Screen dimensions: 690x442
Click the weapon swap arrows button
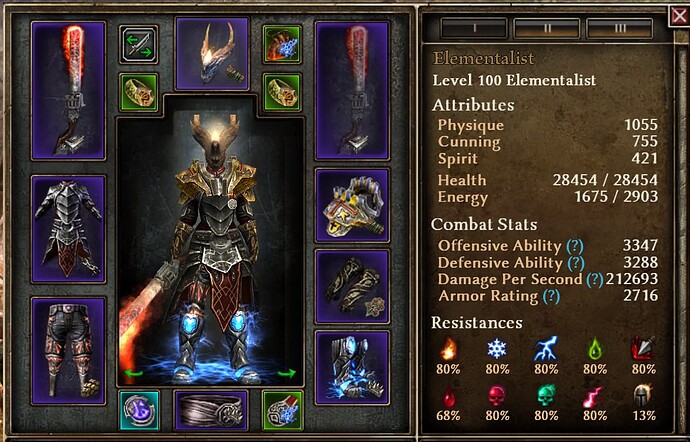point(138,44)
